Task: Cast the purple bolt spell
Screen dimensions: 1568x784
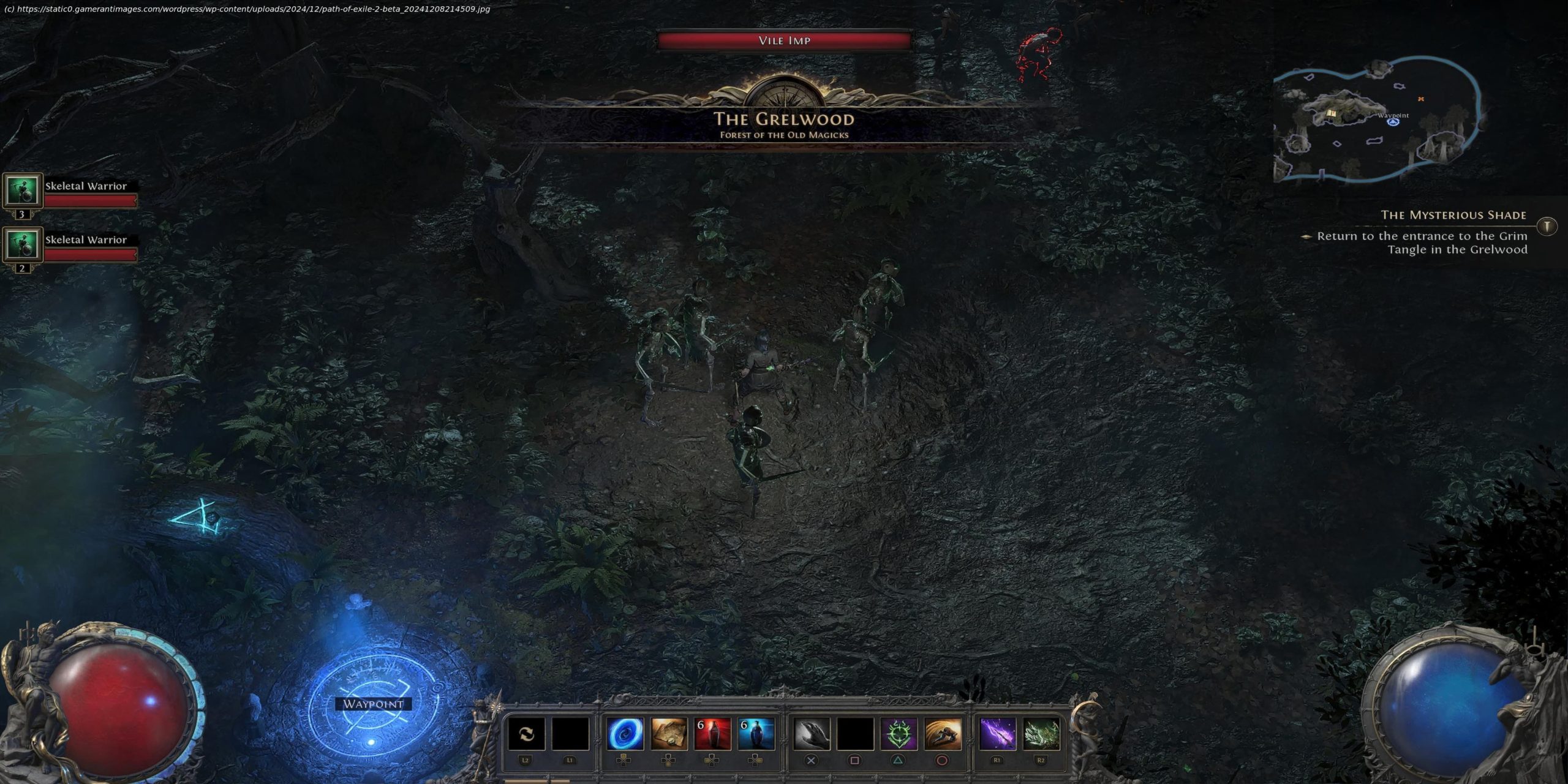Action: pyautogui.click(x=997, y=734)
